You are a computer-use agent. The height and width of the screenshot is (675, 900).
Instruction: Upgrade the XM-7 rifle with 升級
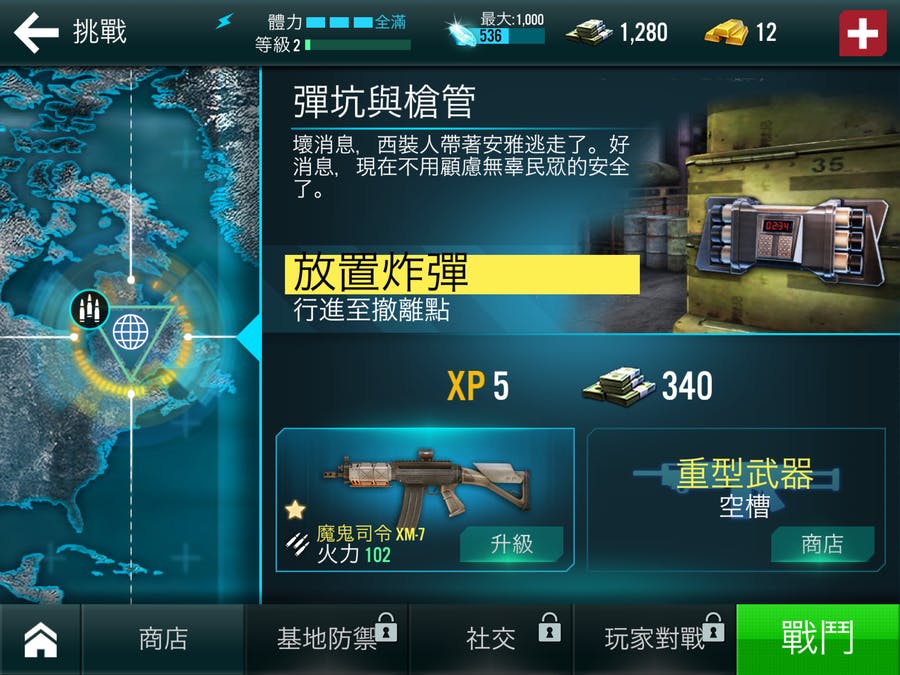511,544
